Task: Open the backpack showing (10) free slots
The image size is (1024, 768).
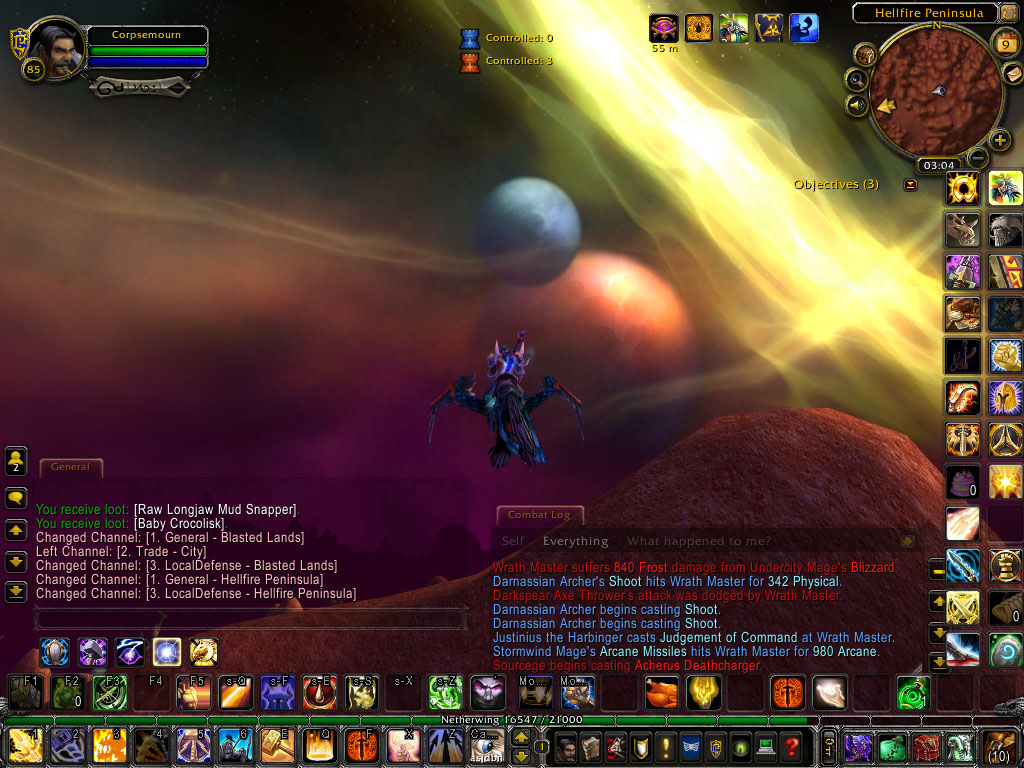Action: pyautogui.click(x=1001, y=746)
